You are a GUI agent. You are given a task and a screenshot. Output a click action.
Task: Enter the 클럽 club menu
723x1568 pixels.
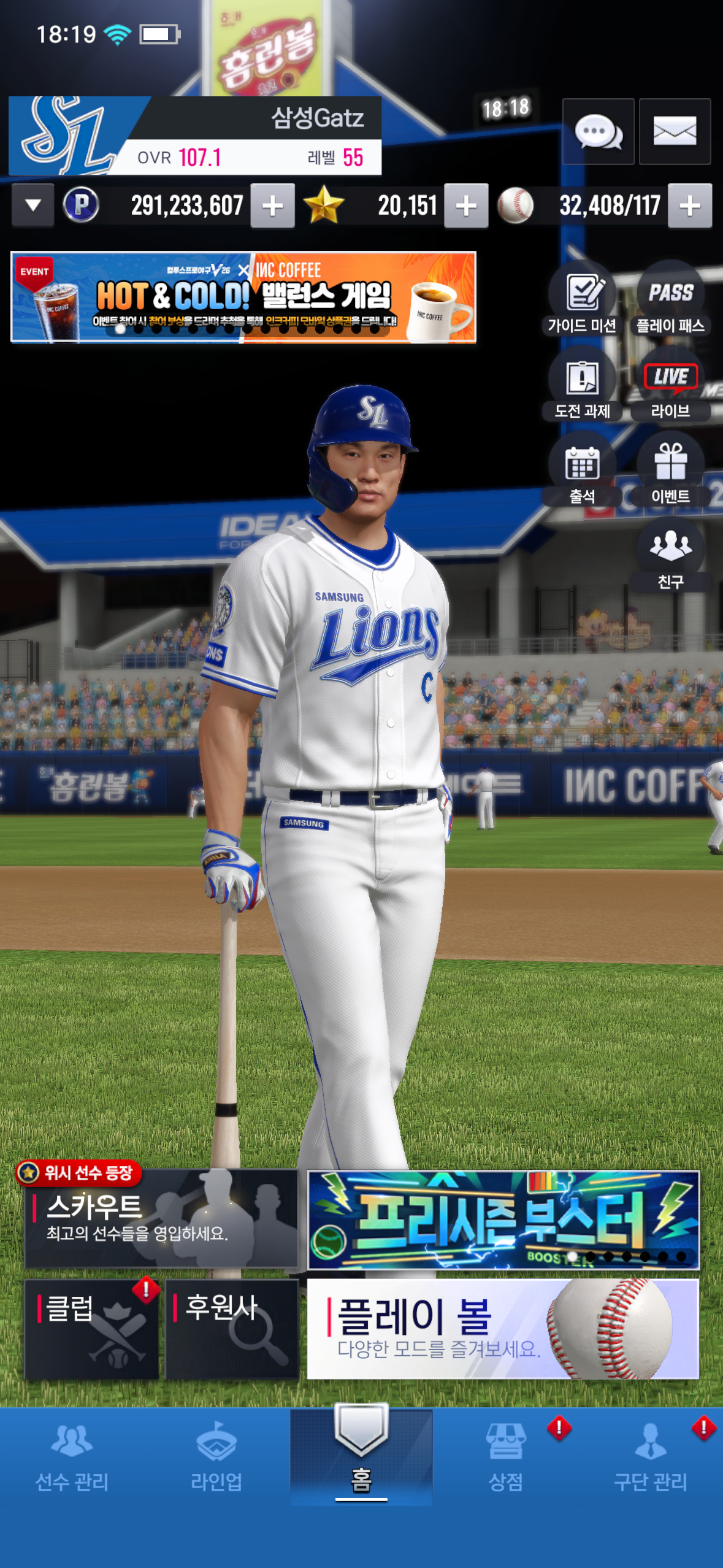pos(92,1329)
